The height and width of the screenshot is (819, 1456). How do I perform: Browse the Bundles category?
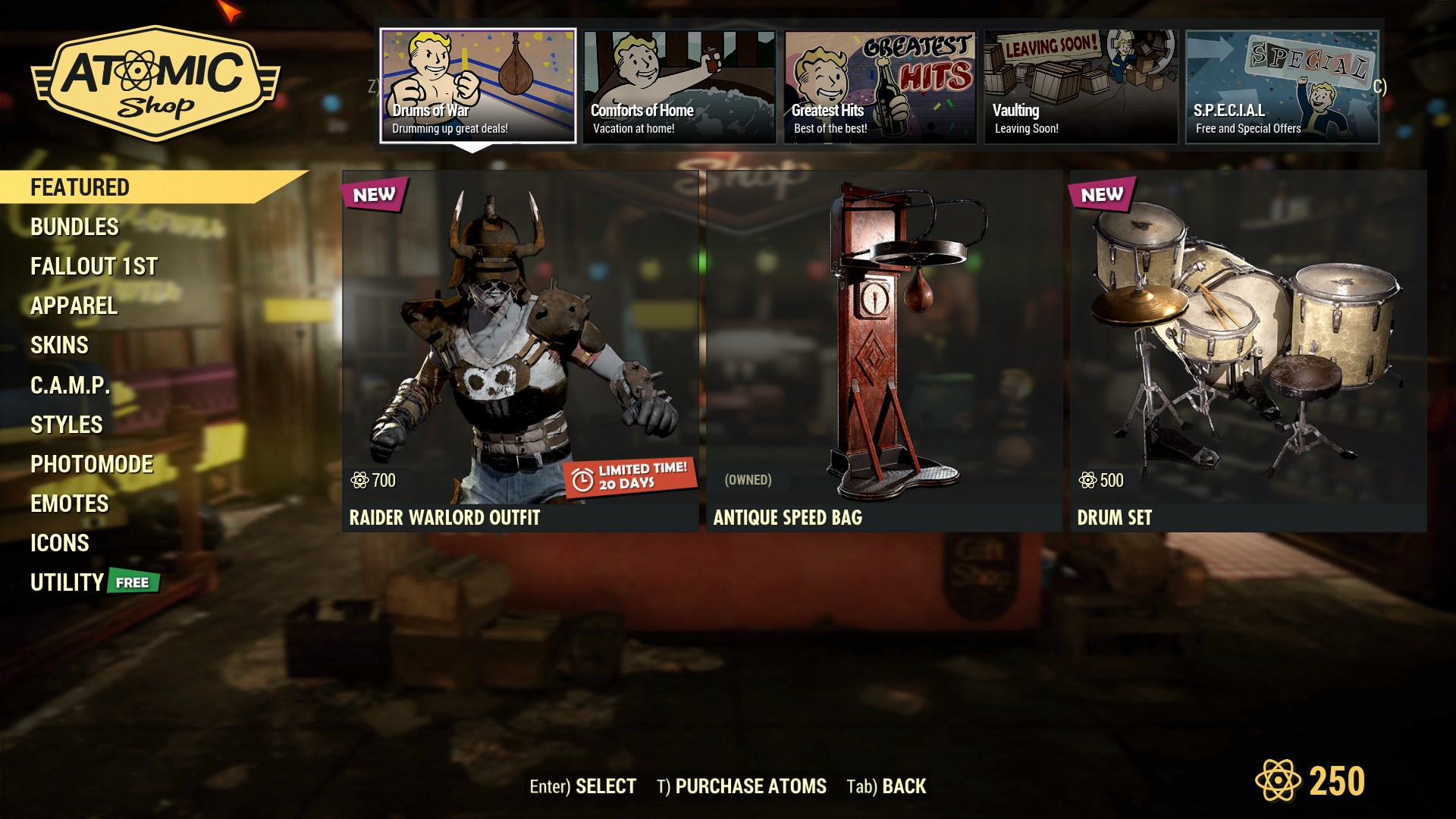pyautogui.click(x=74, y=227)
